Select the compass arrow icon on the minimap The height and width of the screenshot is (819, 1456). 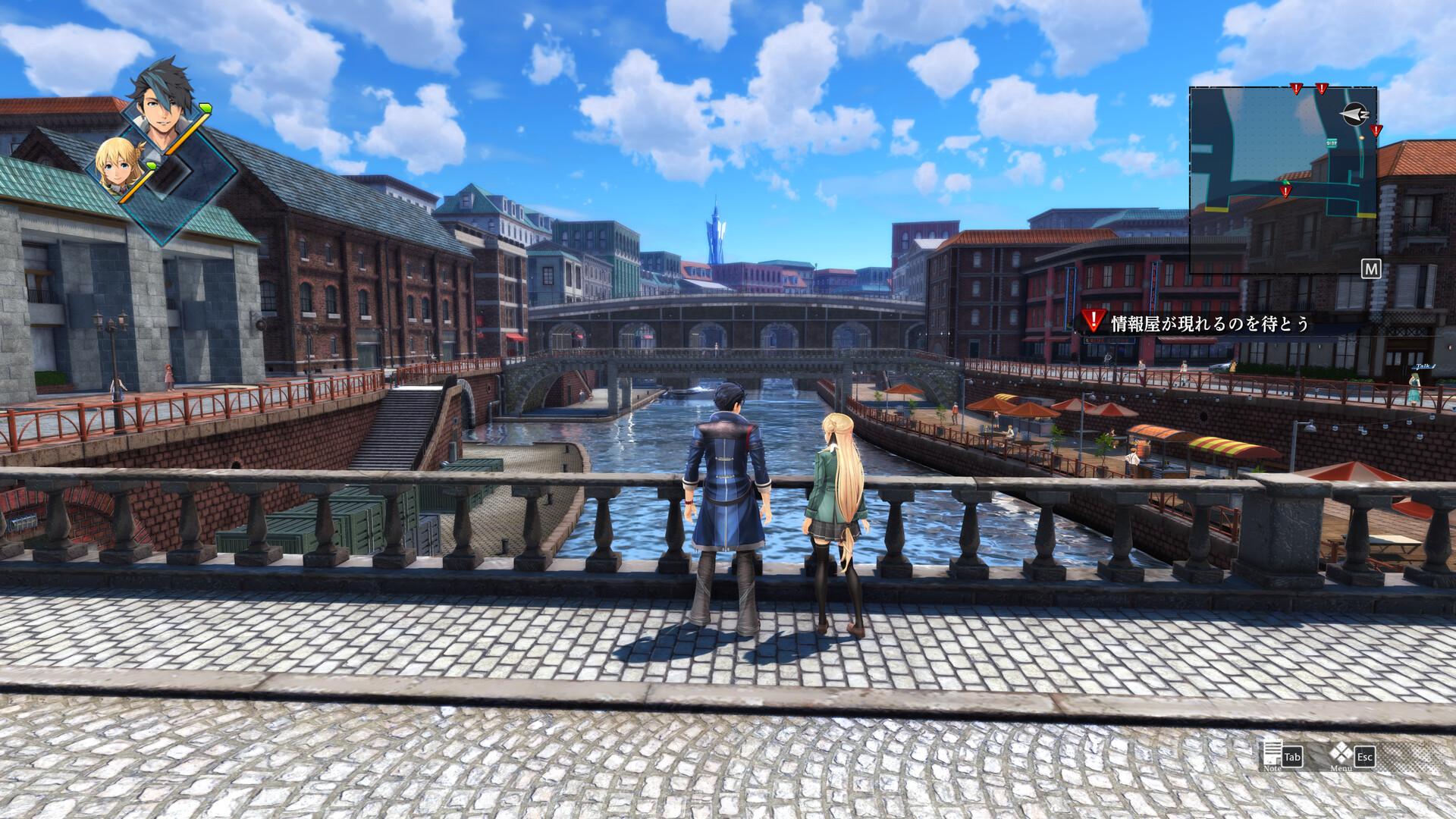(x=1354, y=114)
